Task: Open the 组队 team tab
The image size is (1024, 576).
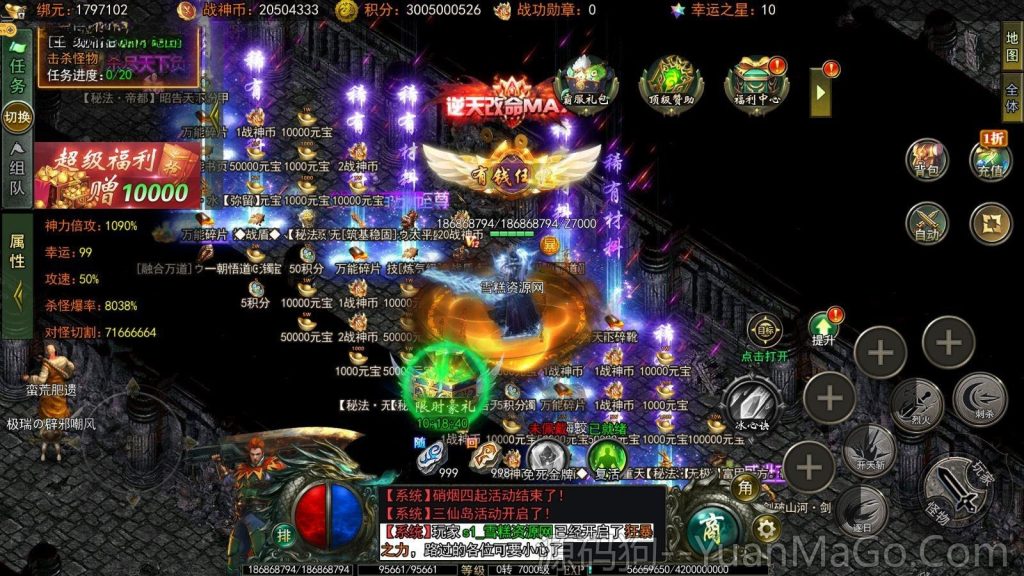Action: pos(17,170)
